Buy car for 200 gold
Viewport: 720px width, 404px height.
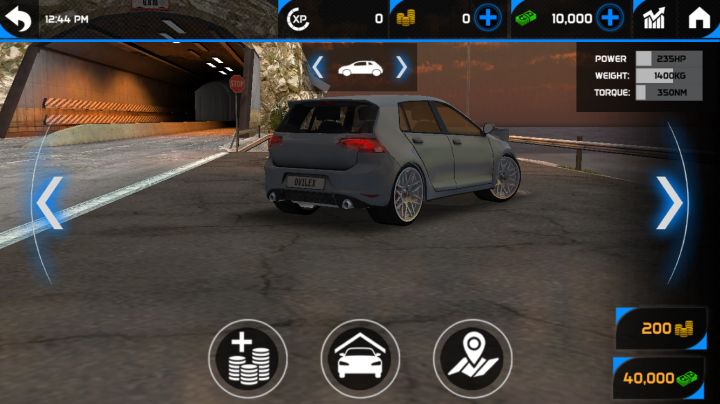click(662, 328)
